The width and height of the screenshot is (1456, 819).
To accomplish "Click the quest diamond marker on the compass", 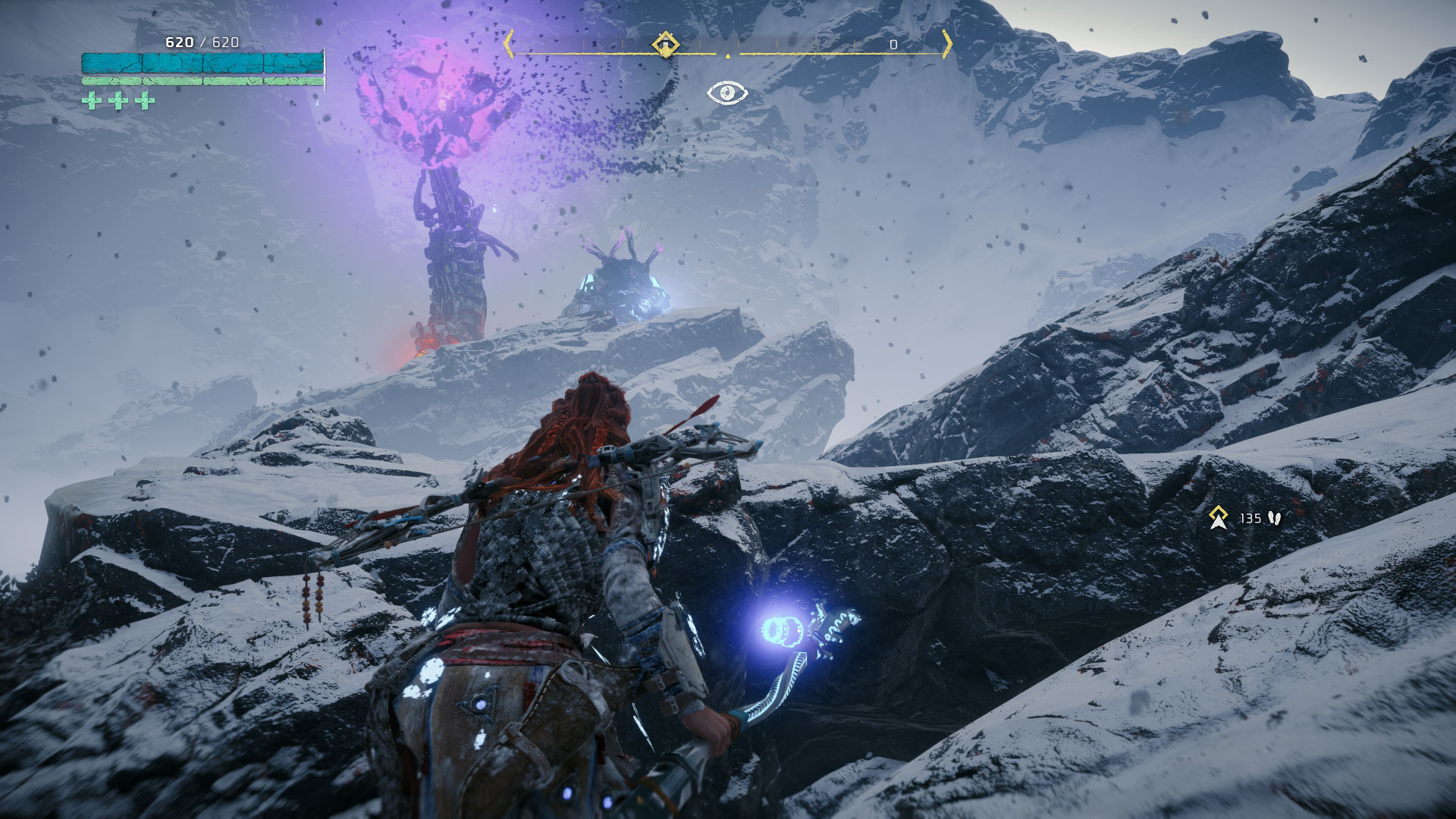I will [665, 44].
